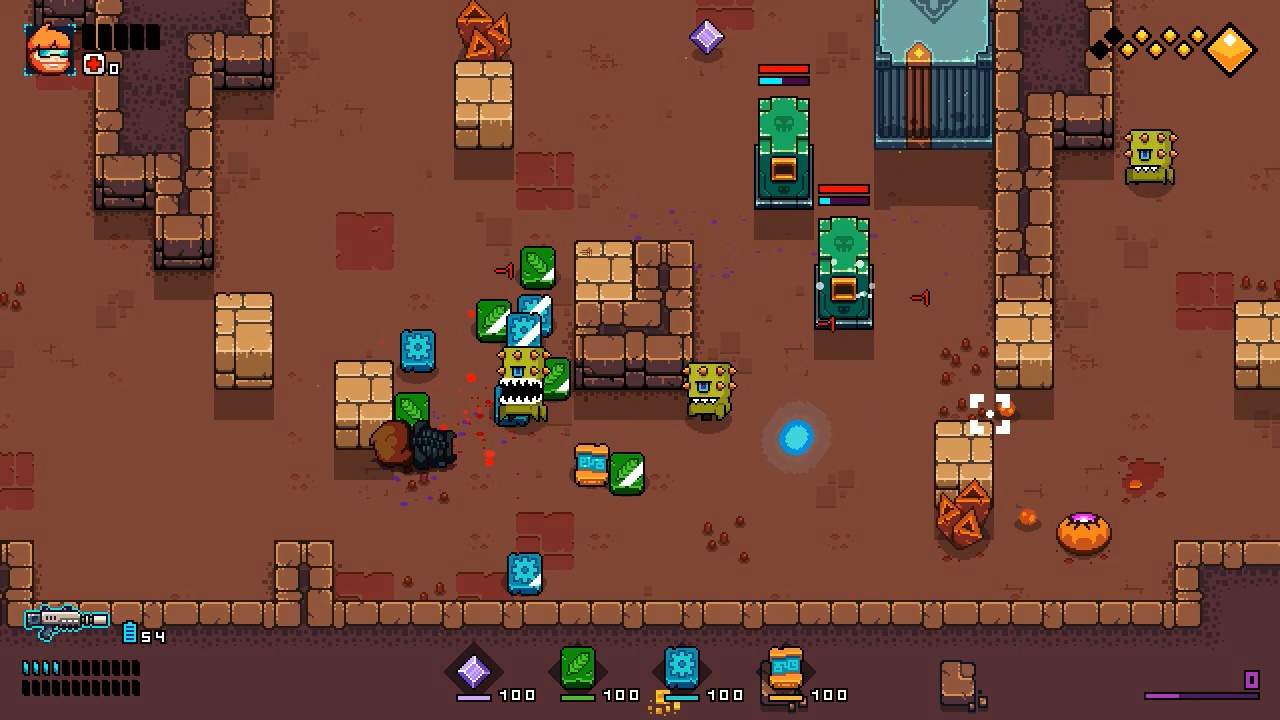Viewport: 1280px width, 720px height.
Task: Click the blue ammo battery icon
Action: point(130,632)
